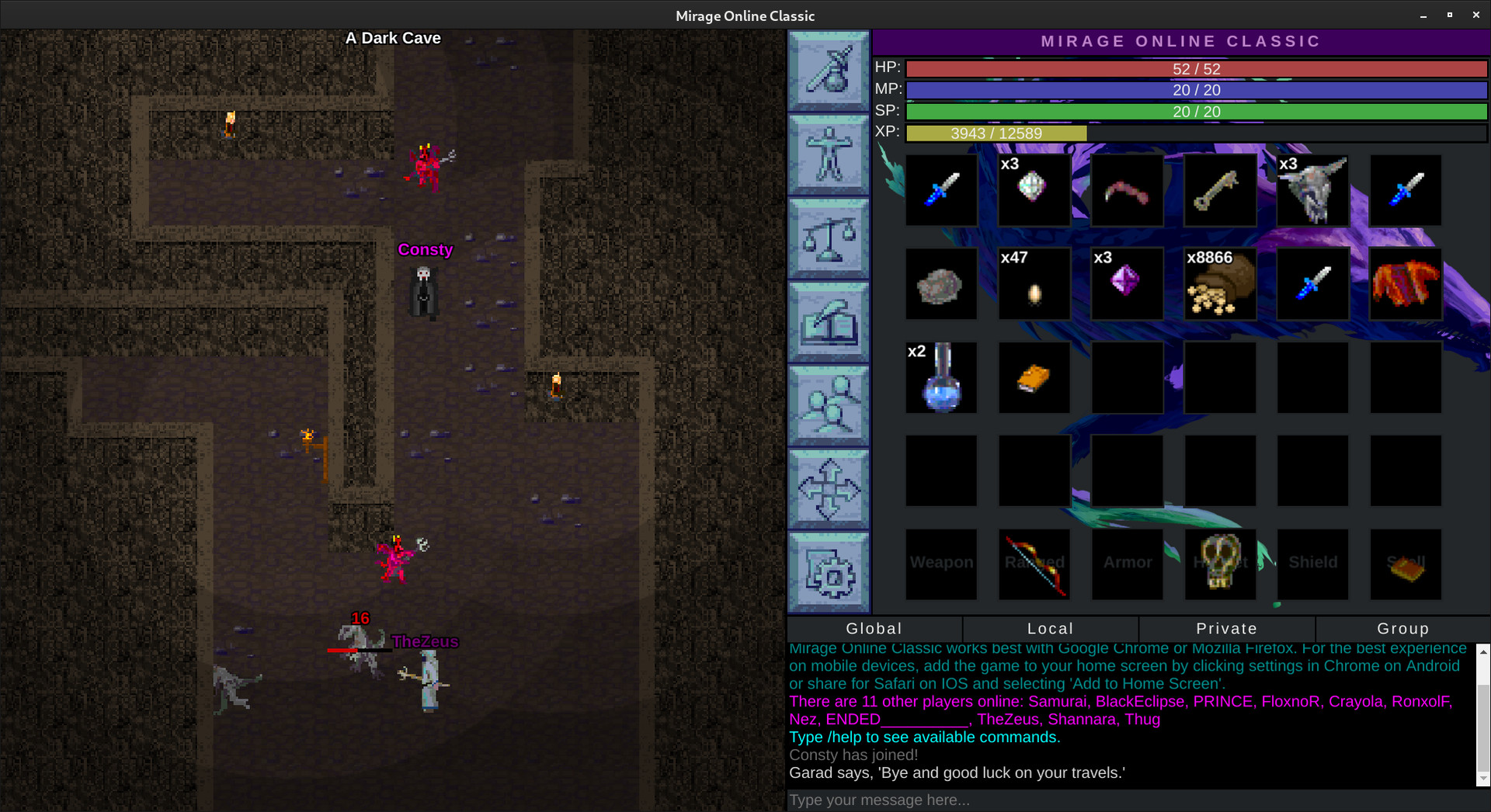Select the gold coin sack x8866 slot
1491x812 pixels.
coord(1220,284)
